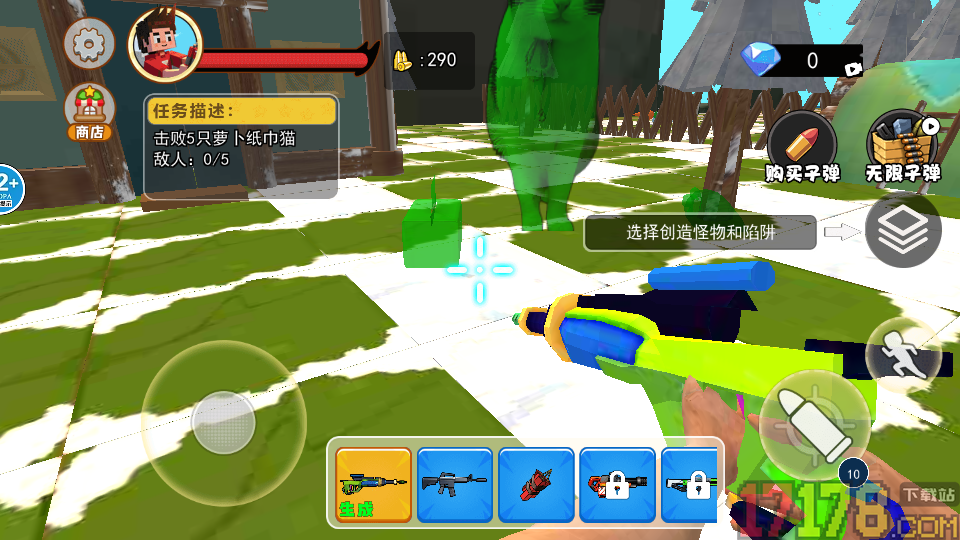Touch the virtual movement joystick

point(223,422)
